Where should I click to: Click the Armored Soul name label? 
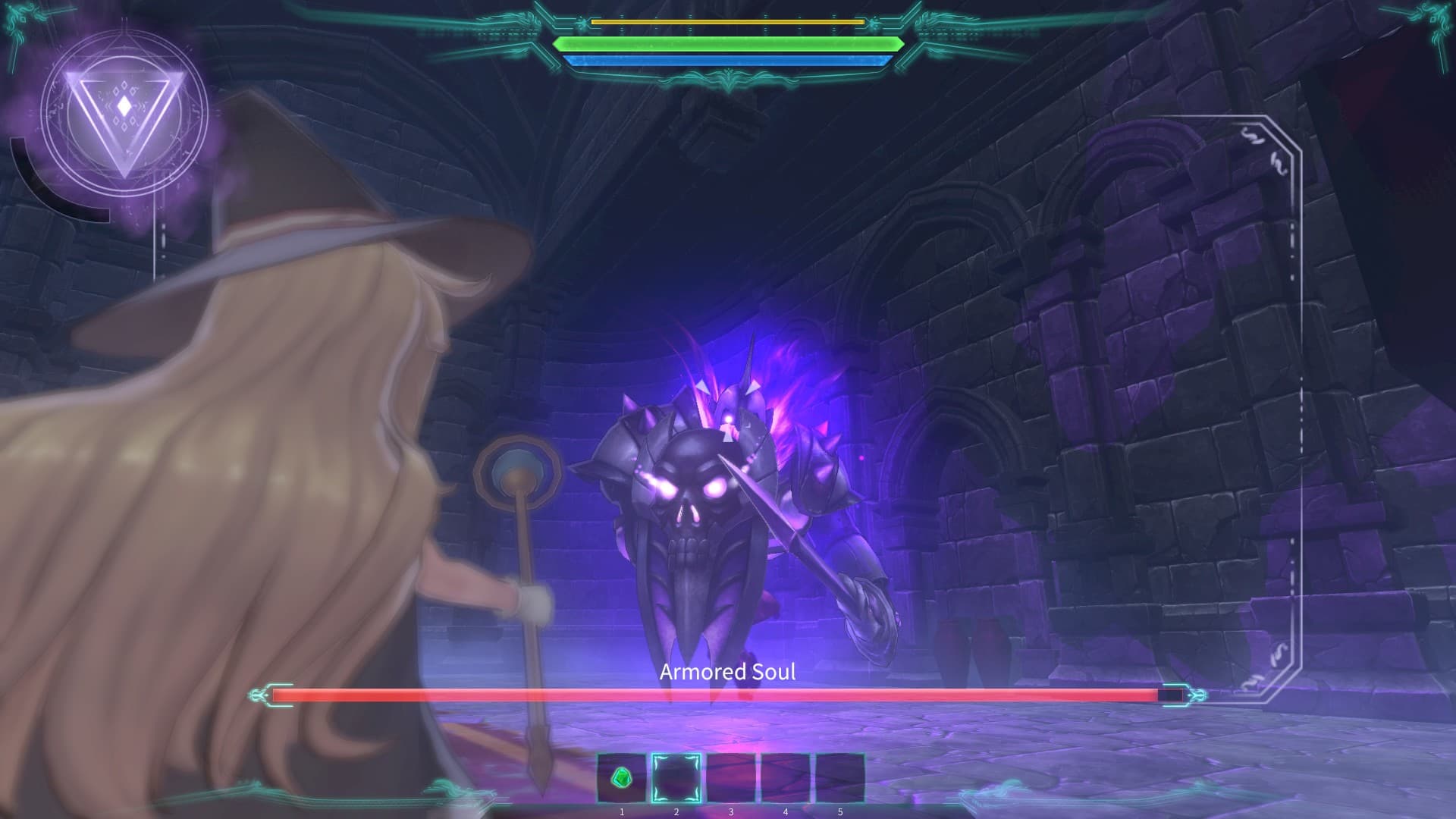[728, 673]
